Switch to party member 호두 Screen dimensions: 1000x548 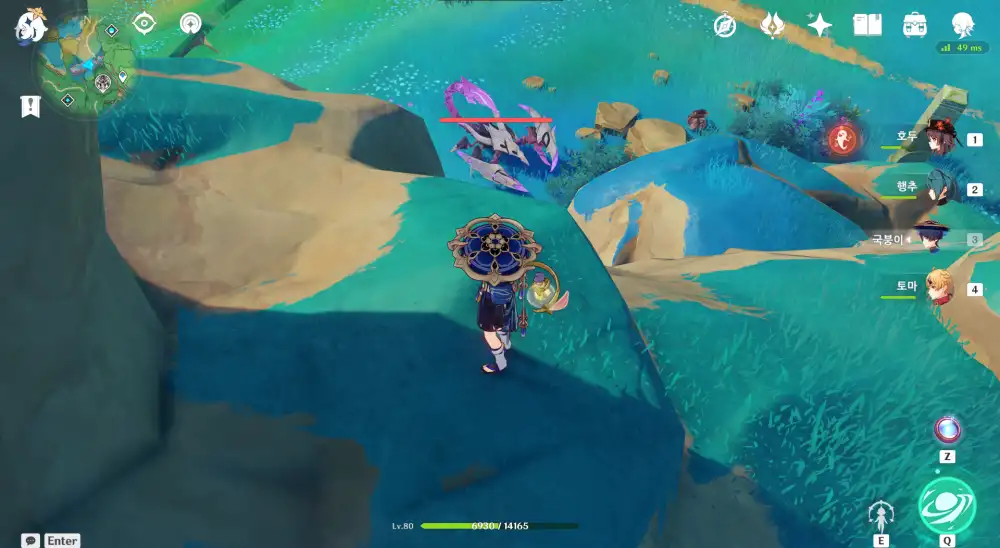coord(938,138)
